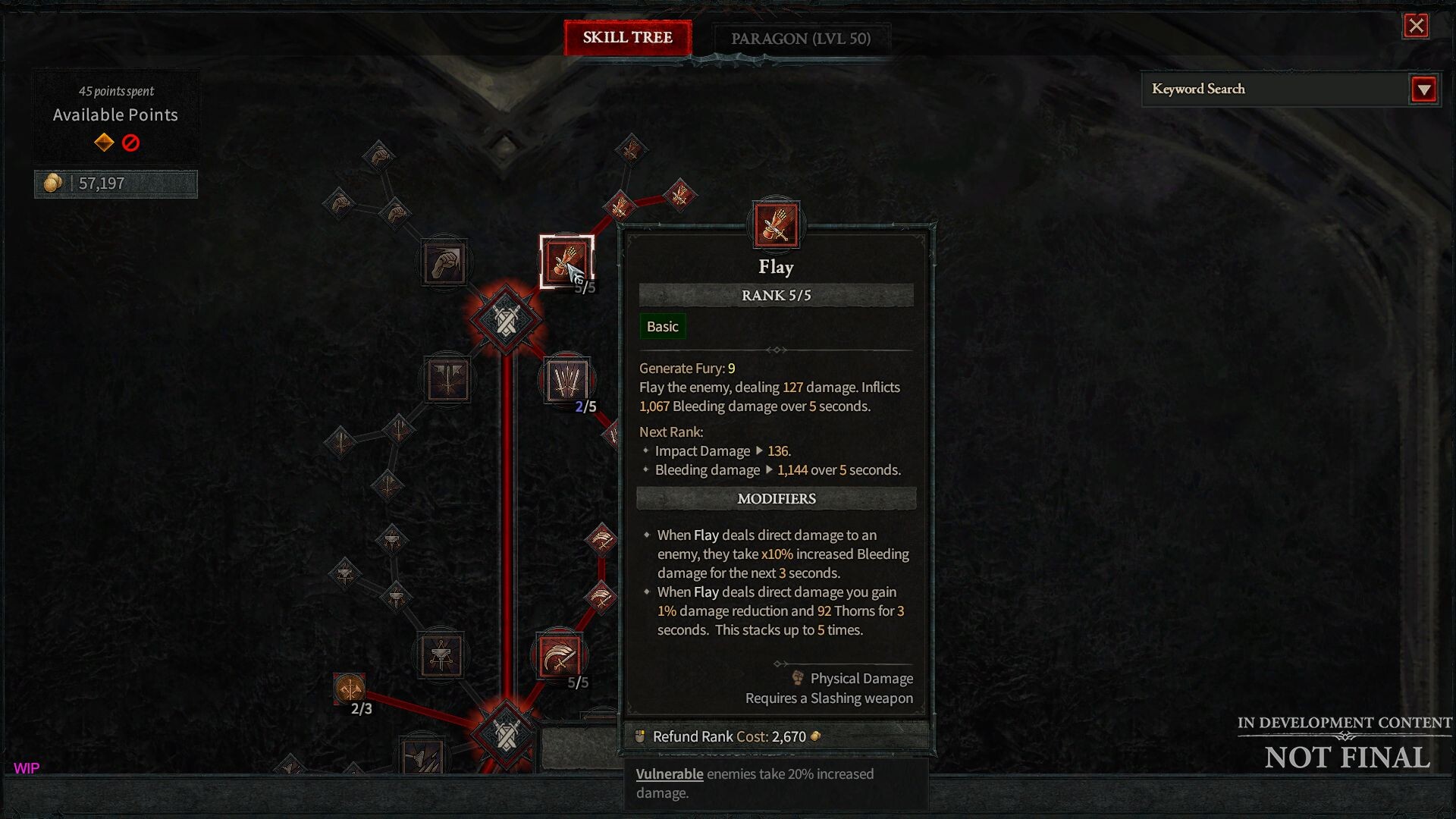Image resolution: width=1456 pixels, height=819 pixels.
Task: Click the Flay icon above the tooltip title
Action: pyautogui.click(x=775, y=225)
